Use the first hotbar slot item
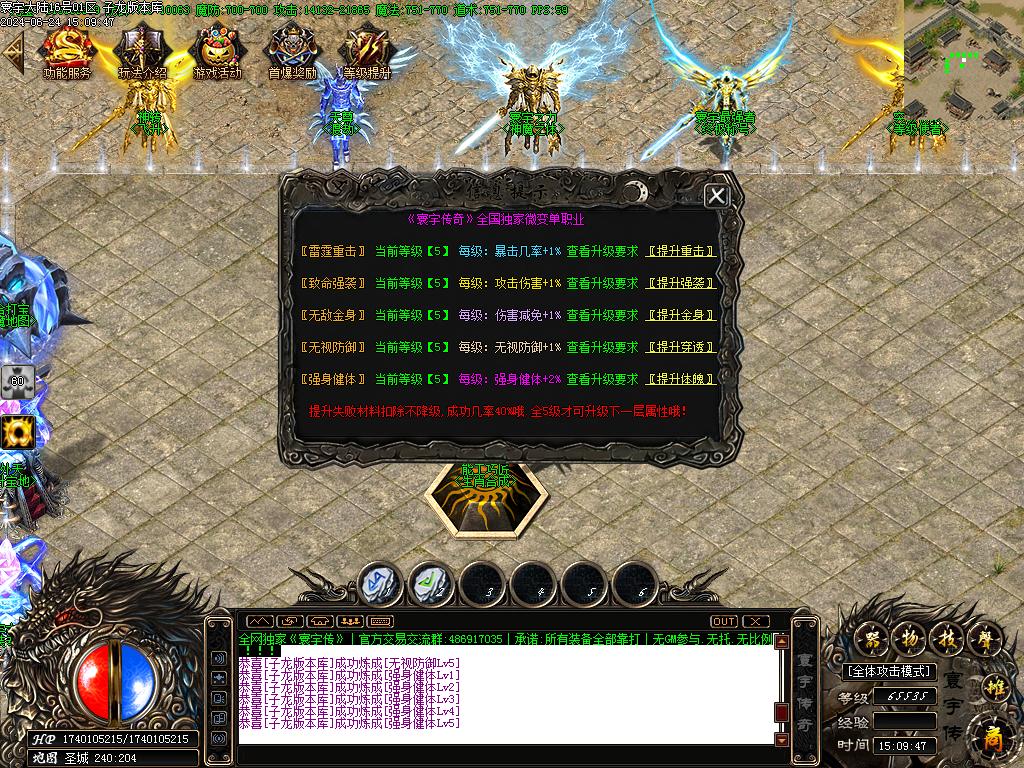Viewport: 1024px width, 768px height. (x=380, y=582)
